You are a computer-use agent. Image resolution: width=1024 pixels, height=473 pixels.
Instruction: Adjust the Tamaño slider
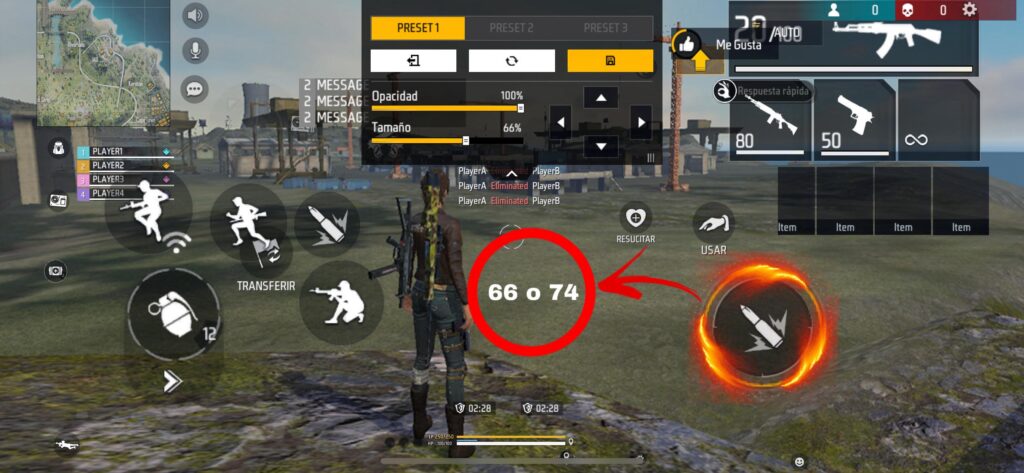click(447, 141)
